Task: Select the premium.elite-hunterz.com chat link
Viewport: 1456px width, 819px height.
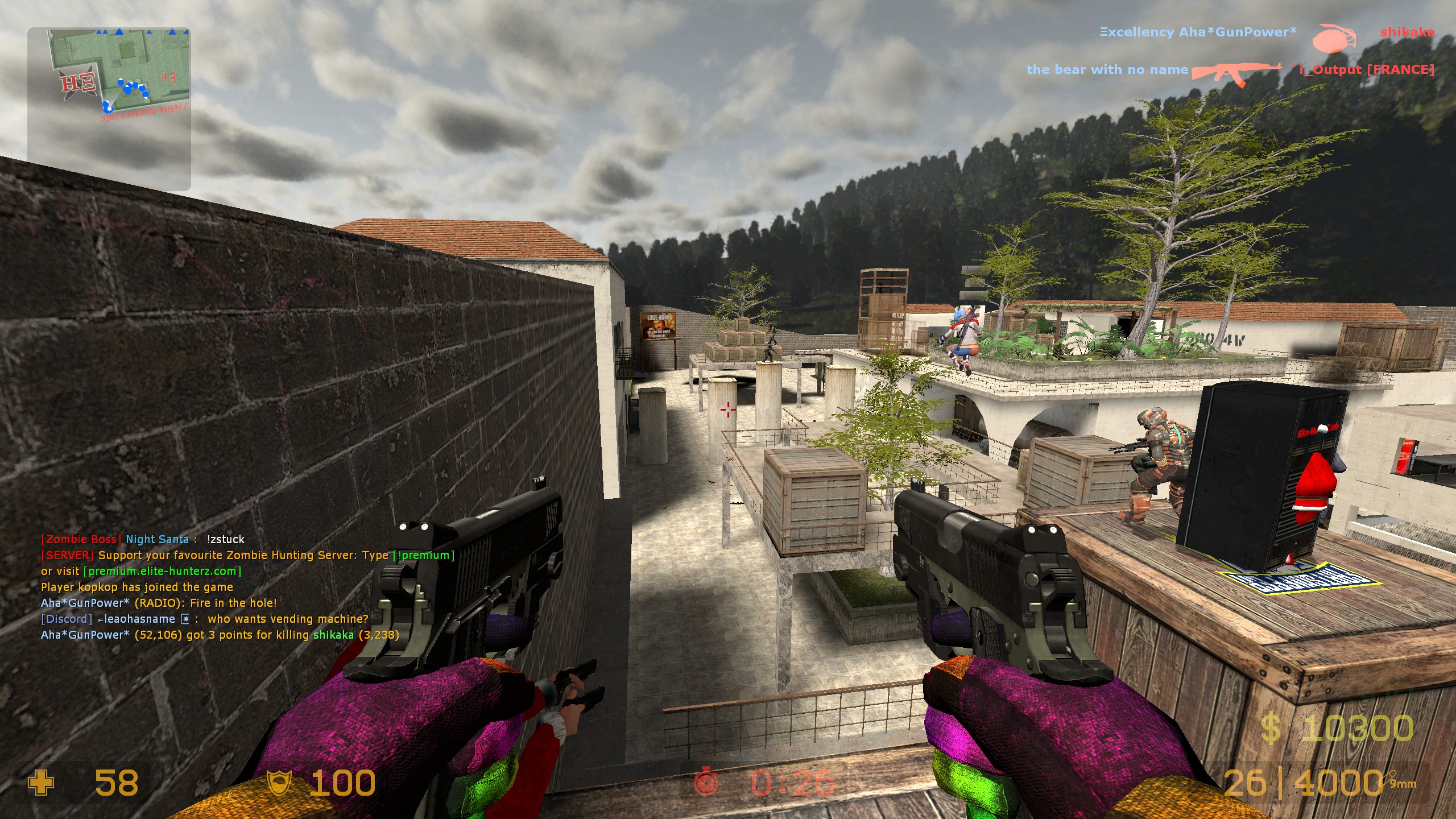Action: point(163,571)
